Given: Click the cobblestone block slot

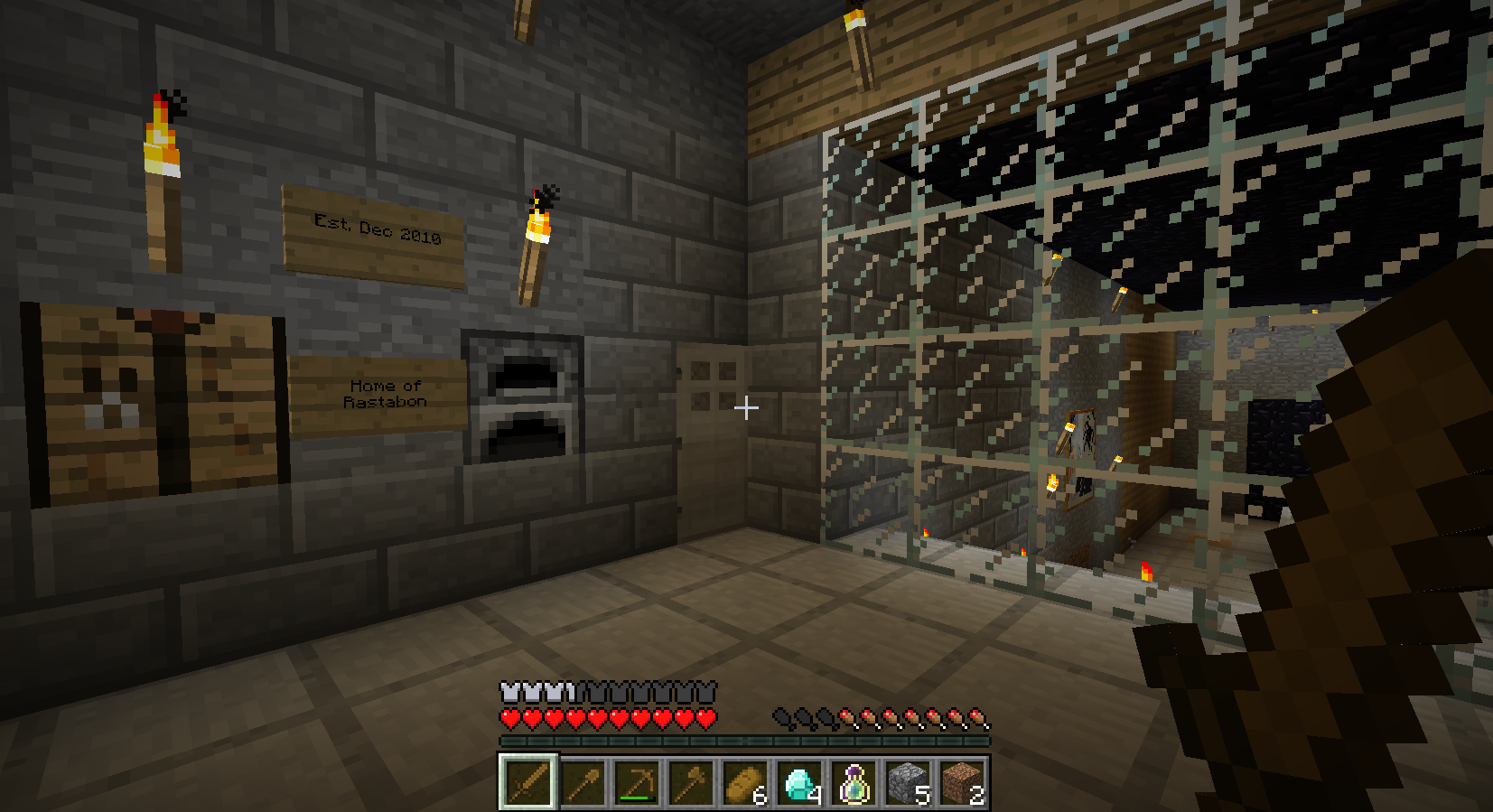Looking at the screenshot, I should (x=908, y=782).
